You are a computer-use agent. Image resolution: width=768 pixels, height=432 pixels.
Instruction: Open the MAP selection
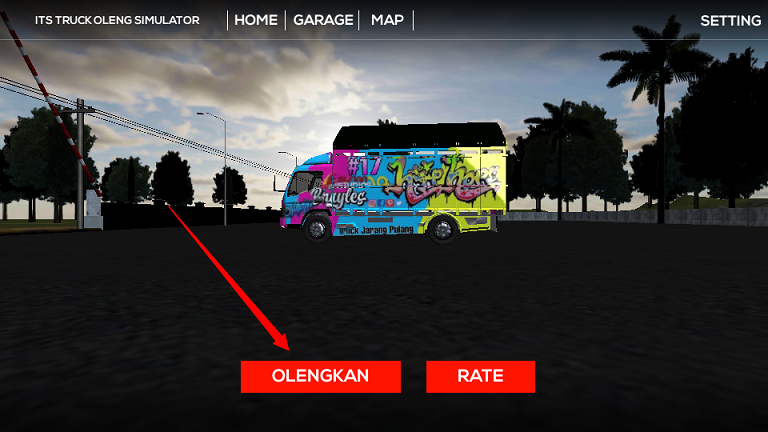(387, 20)
